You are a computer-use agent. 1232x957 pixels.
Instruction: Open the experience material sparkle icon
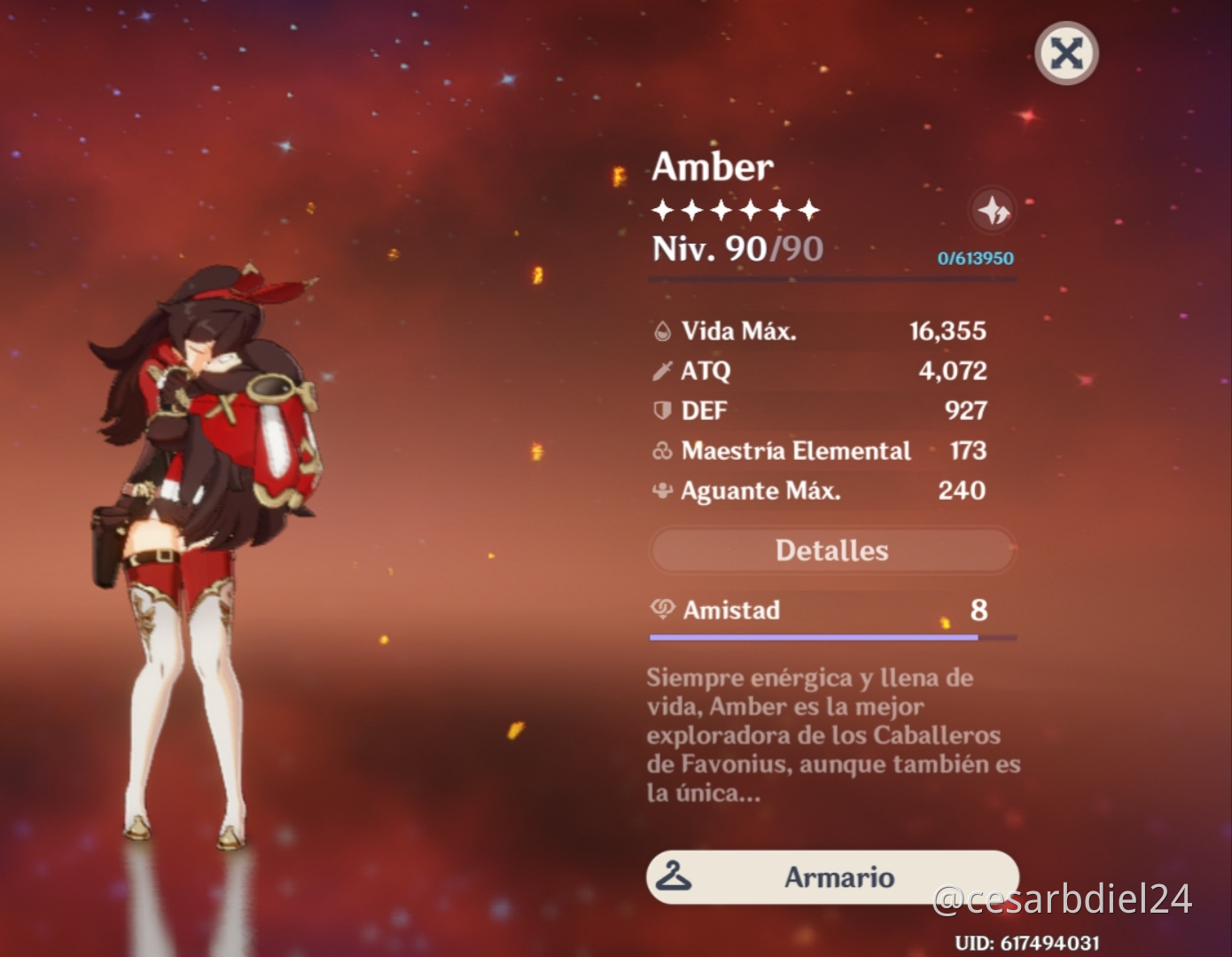tap(994, 211)
